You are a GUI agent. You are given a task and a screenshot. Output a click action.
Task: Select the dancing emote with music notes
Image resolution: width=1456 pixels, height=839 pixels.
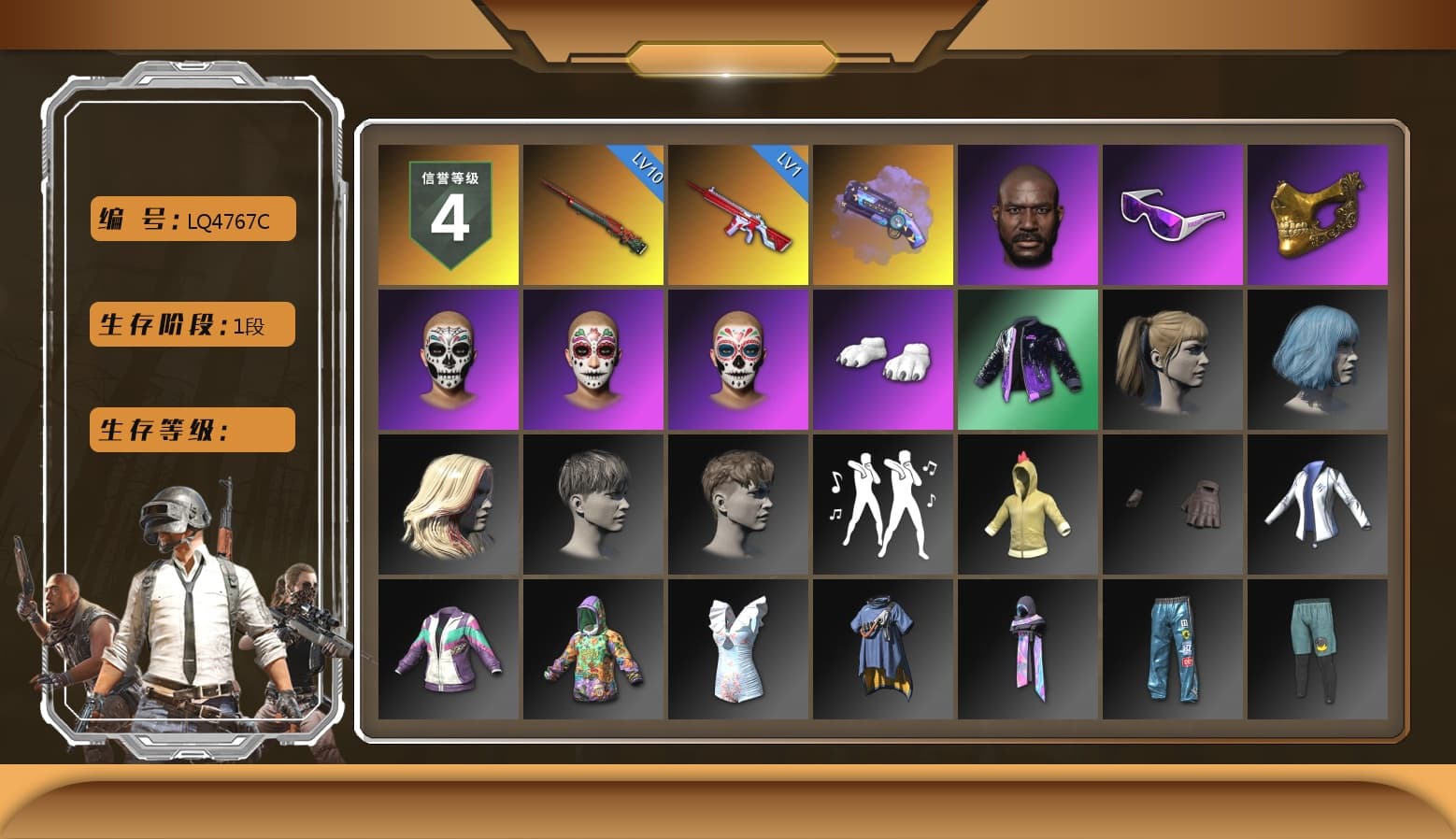(x=883, y=504)
